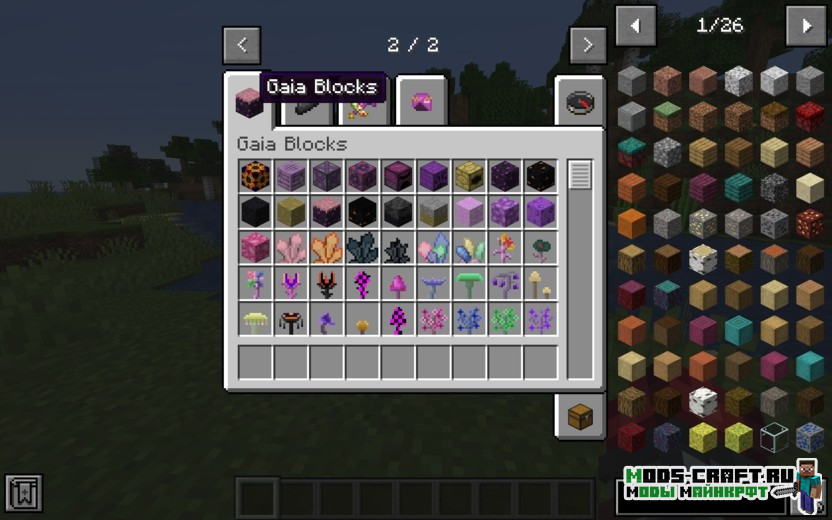Go to next creative tab page
Screen dimensions: 832x520
coord(588,45)
